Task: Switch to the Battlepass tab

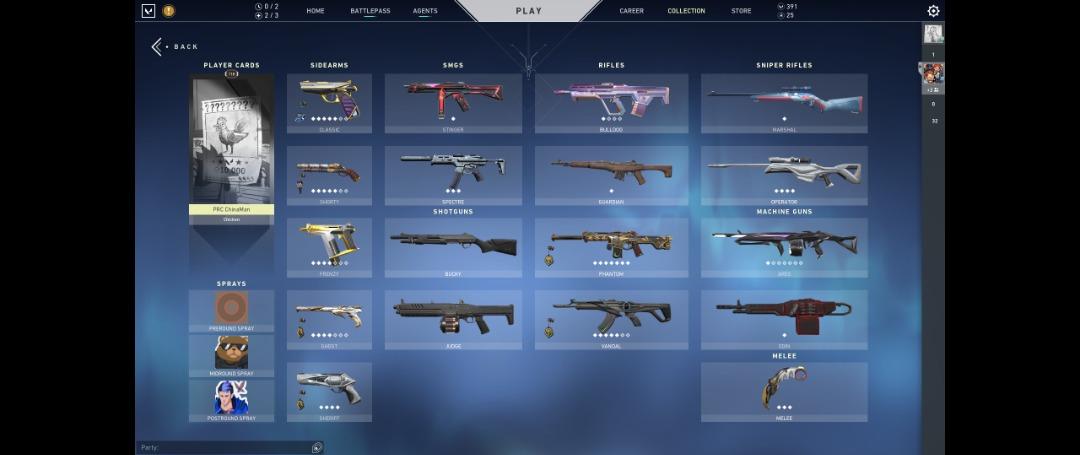Action: (370, 11)
